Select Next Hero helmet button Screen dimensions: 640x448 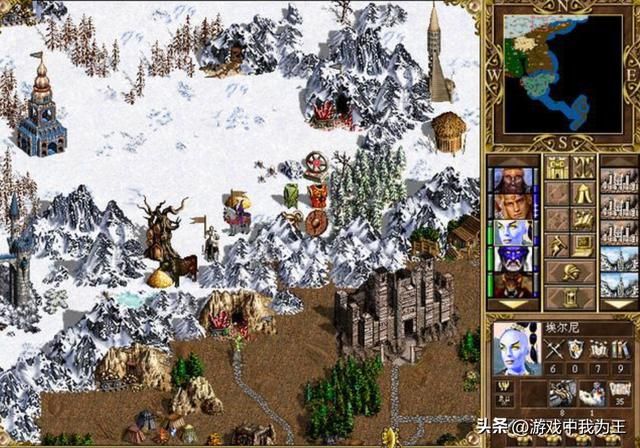570,272
